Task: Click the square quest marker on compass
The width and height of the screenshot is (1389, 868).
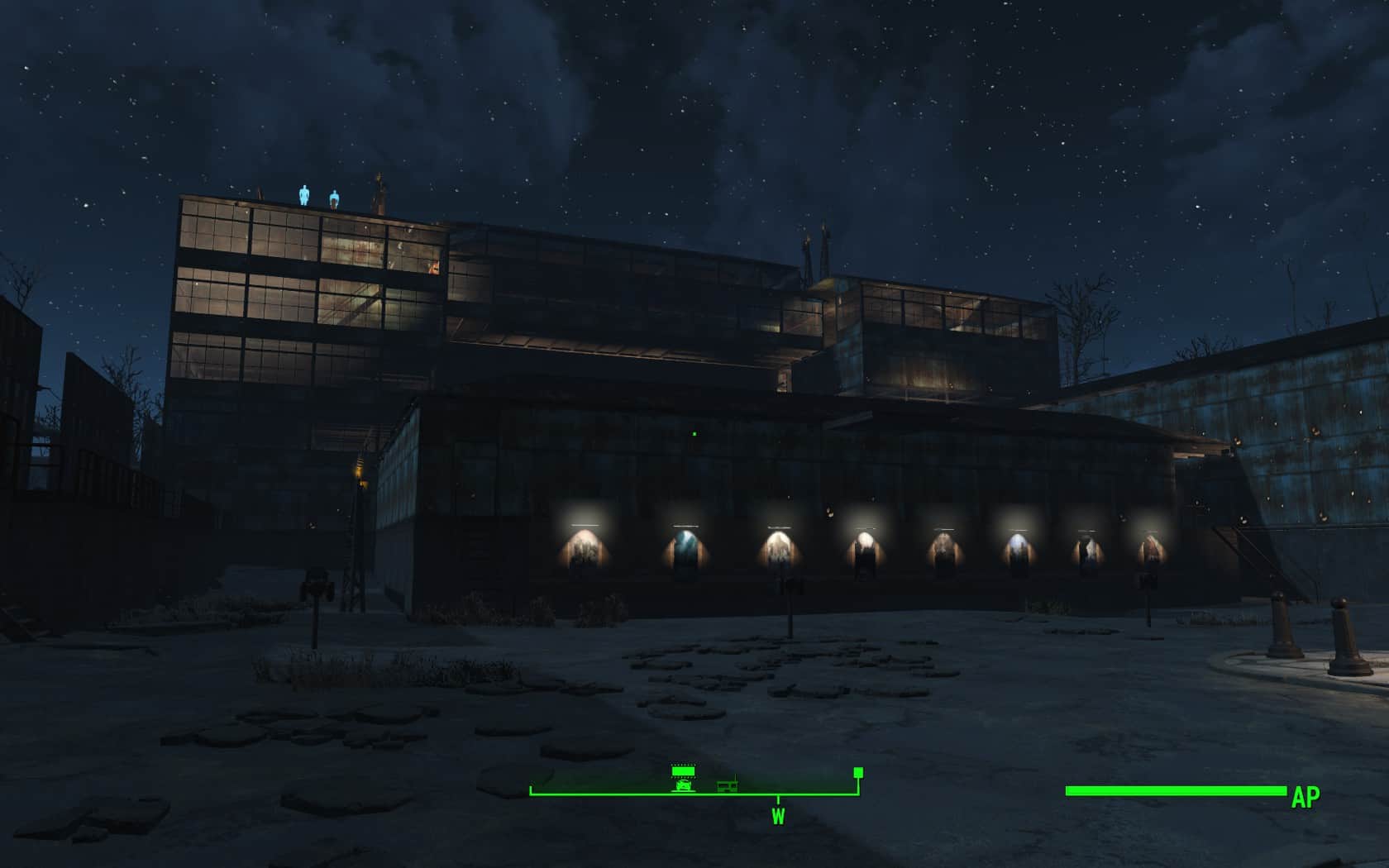Action: (x=858, y=772)
